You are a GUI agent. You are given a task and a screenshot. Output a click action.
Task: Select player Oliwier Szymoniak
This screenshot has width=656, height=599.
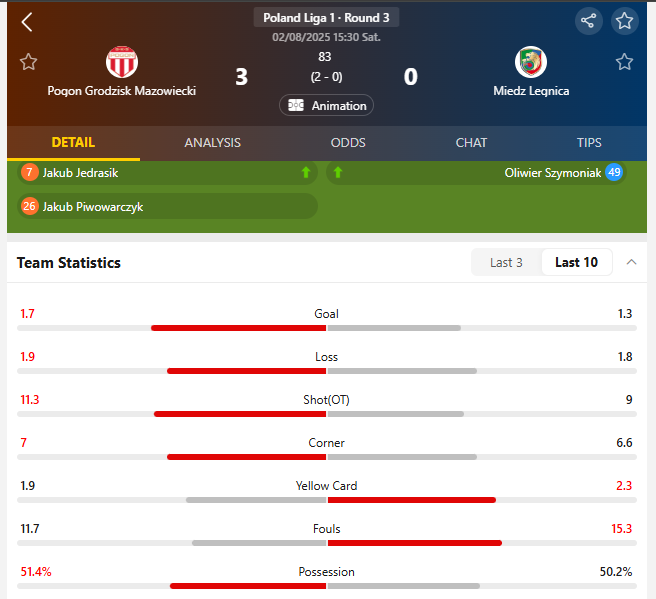pyautogui.click(x=552, y=173)
